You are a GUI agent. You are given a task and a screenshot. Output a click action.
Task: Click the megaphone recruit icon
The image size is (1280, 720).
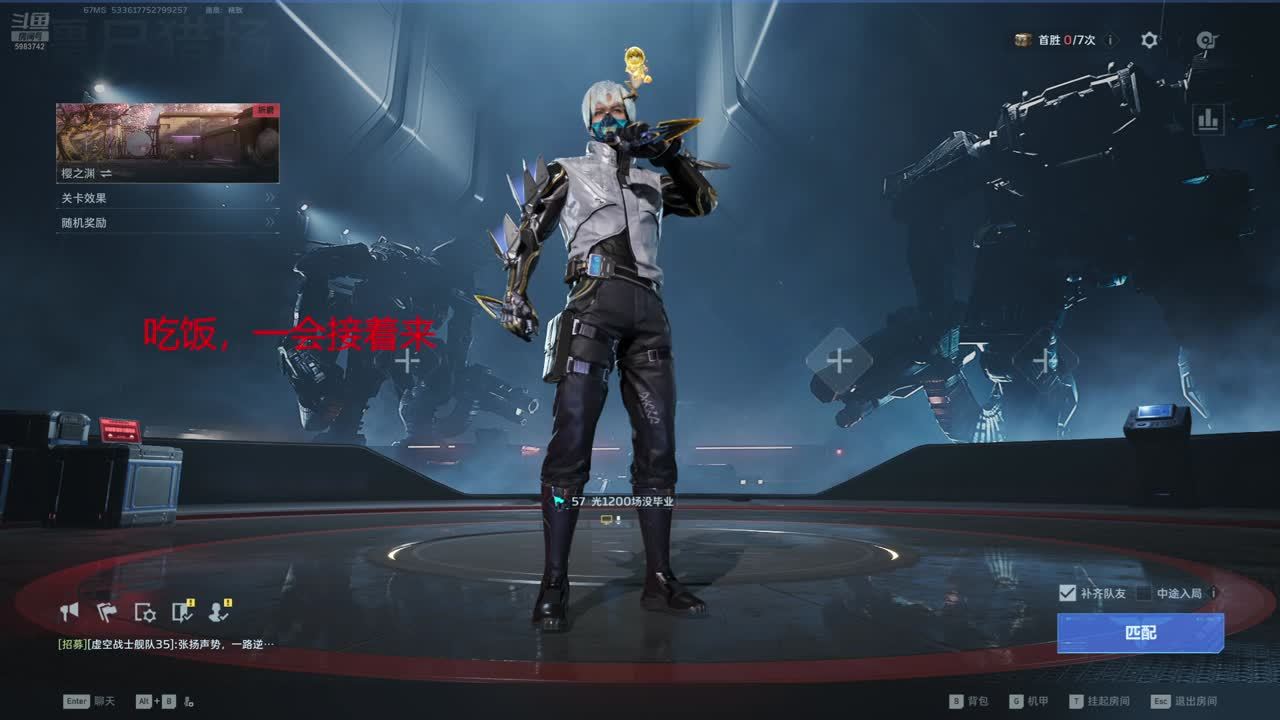(69, 611)
